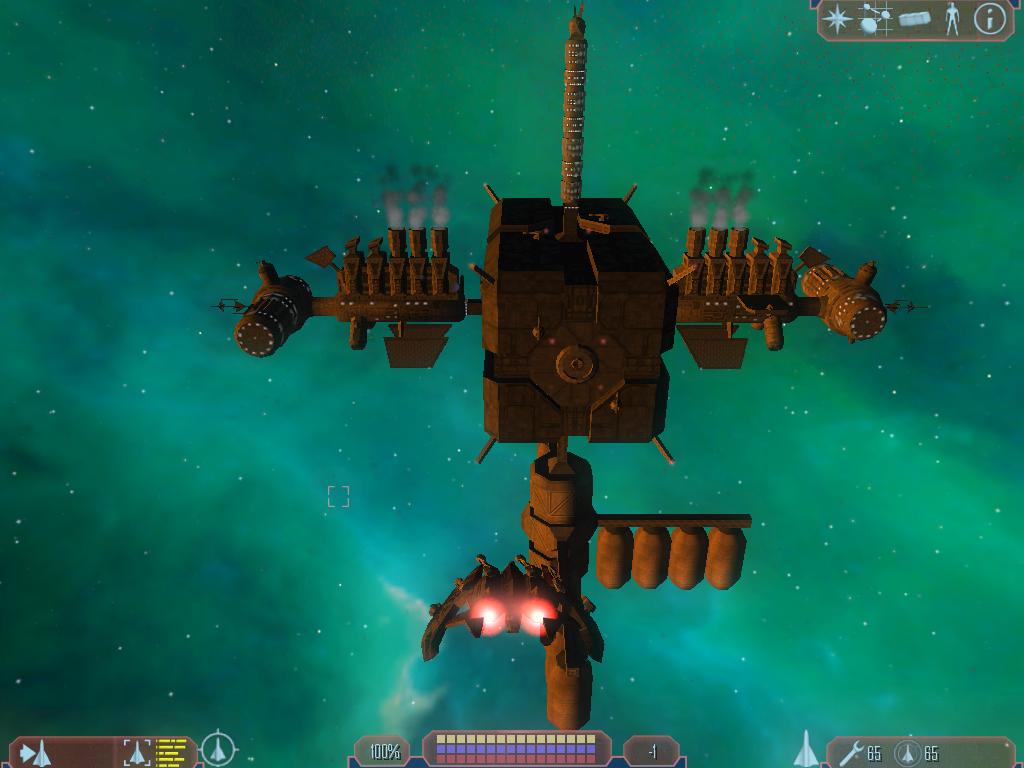1024x768 pixels.
Task: Select the bracketed ship target icon
Action: click(x=136, y=751)
